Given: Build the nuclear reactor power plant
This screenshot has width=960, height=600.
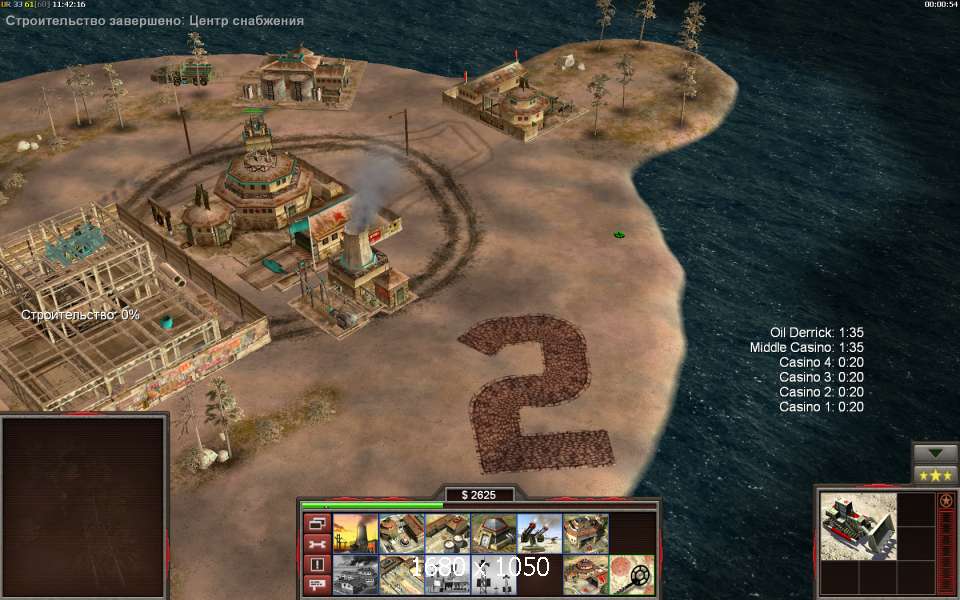Looking at the screenshot, I should (x=354, y=534).
